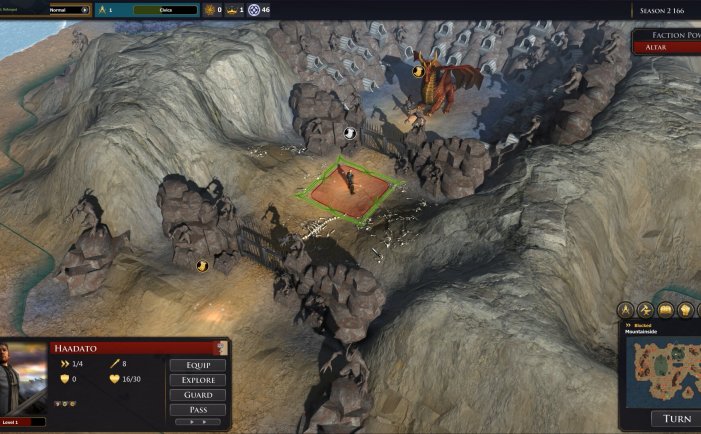
Task: Open the open-book tome panel
Action: point(666,310)
